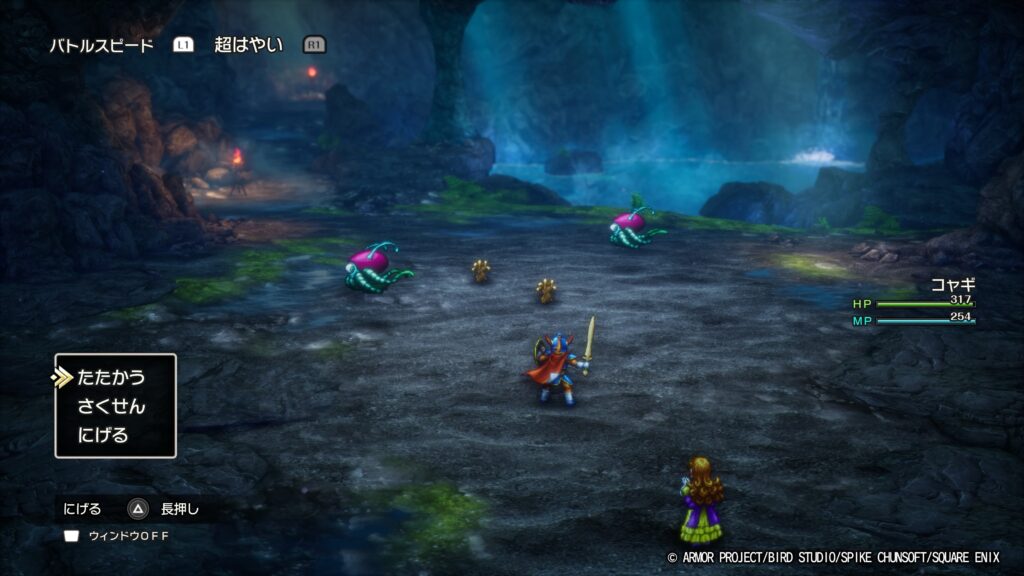Change the 超はやい battle speed setting
The height and width of the screenshot is (576, 1024).
click(x=248, y=45)
